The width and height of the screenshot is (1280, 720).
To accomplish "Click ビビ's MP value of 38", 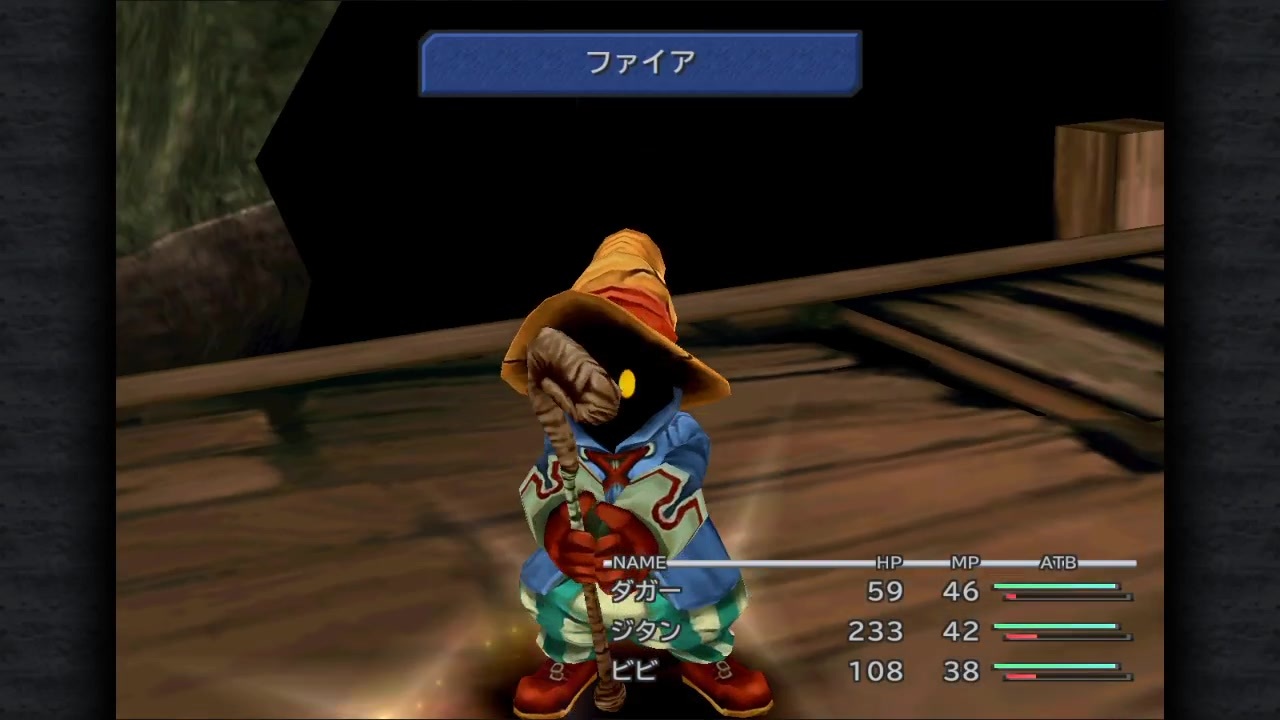I will [x=959, y=672].
